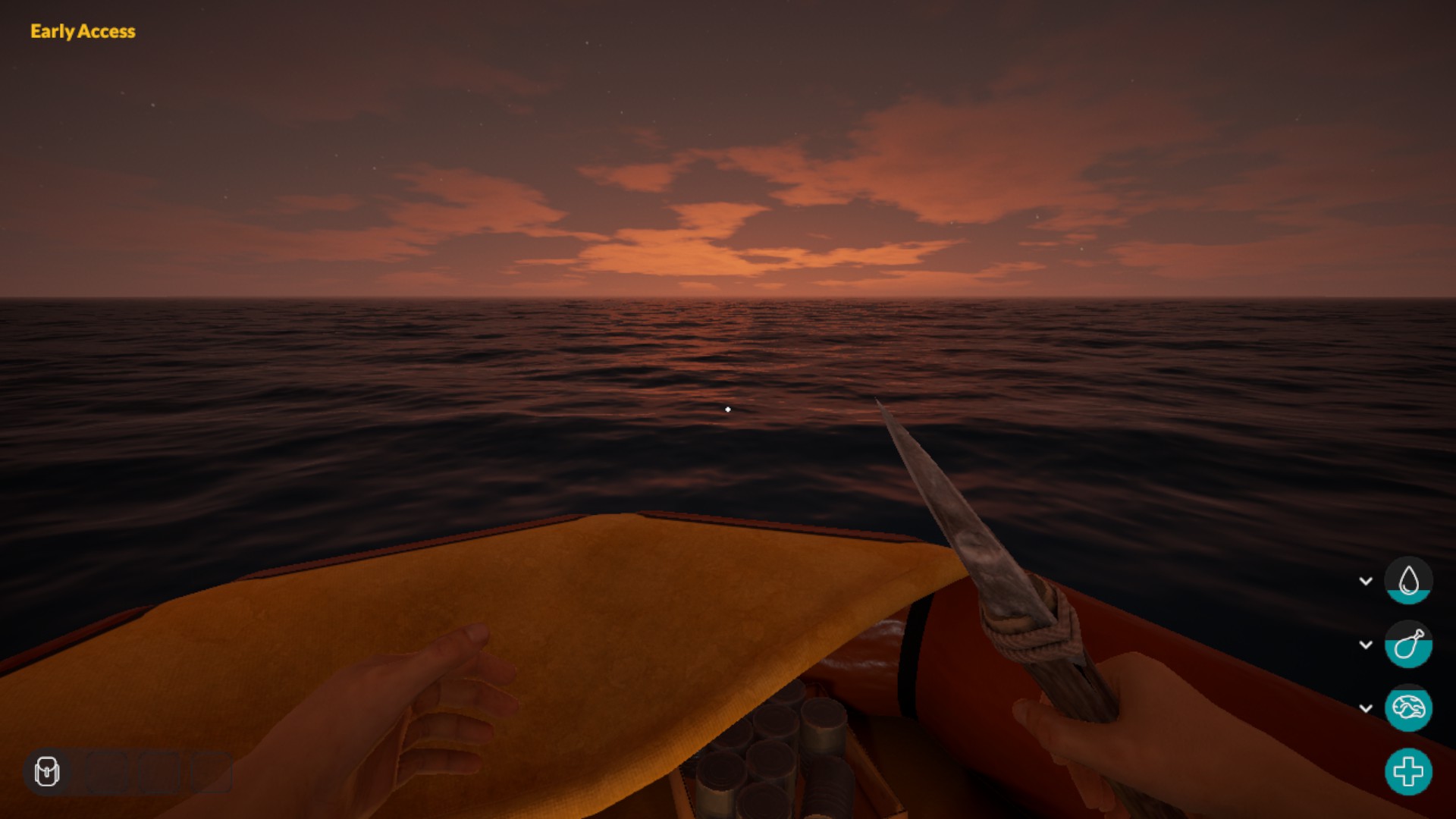
Task: Check the brain sanity icon
Action: click(x=1408, y=708)
